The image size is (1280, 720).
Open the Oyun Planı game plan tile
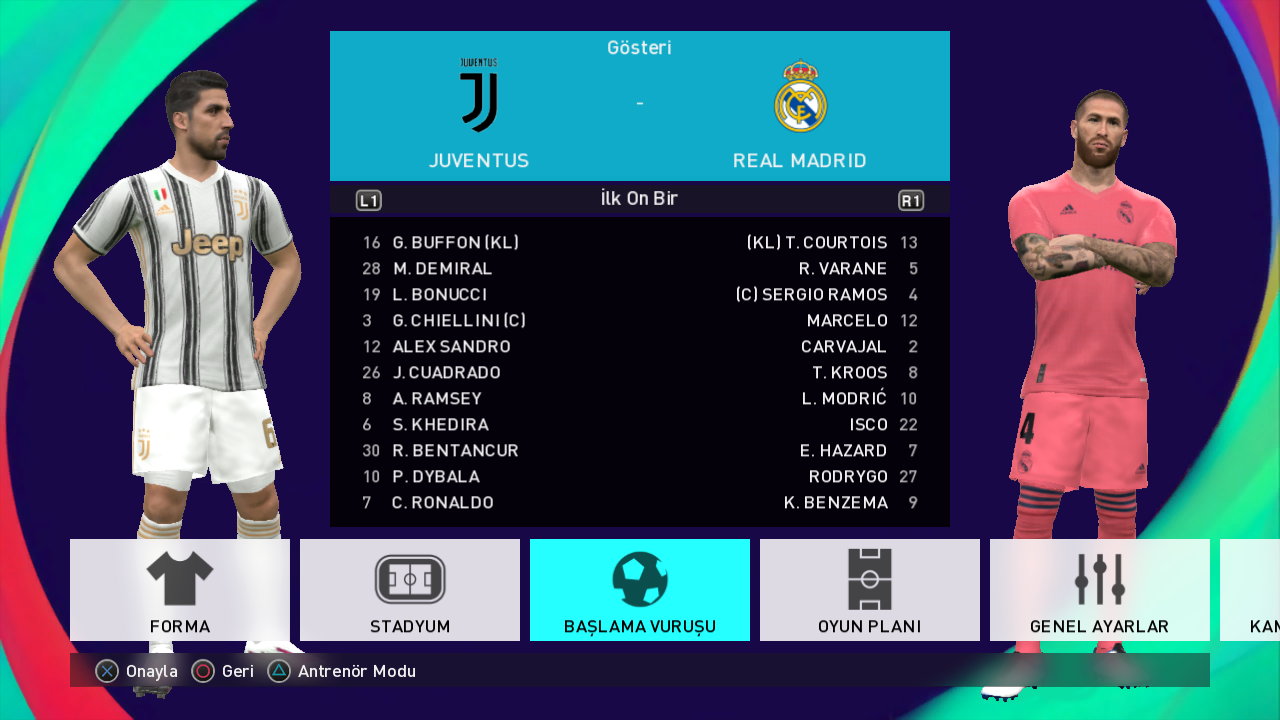point(870,590)
